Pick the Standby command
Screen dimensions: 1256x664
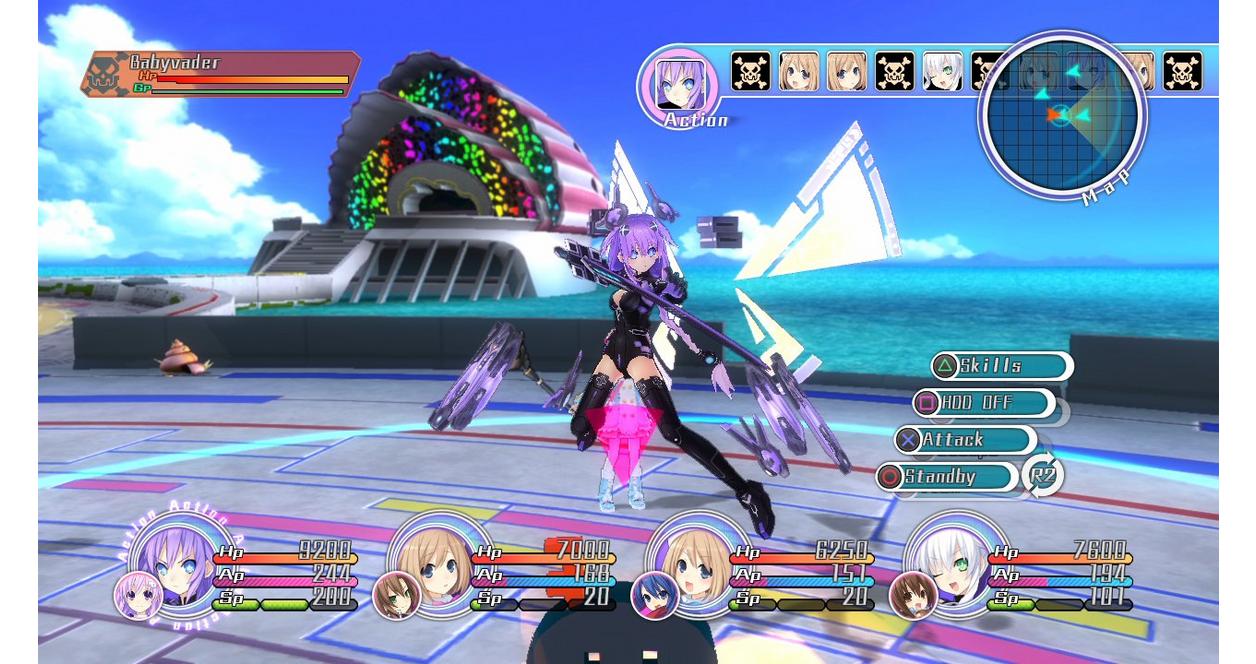pos(947,477)
